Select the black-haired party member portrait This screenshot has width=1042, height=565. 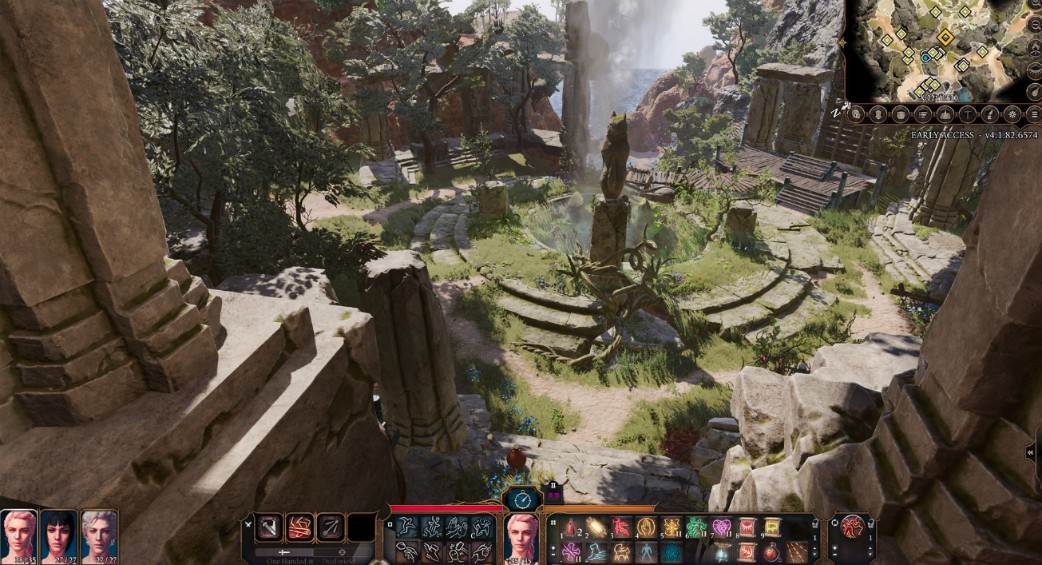tap(59, 534)
